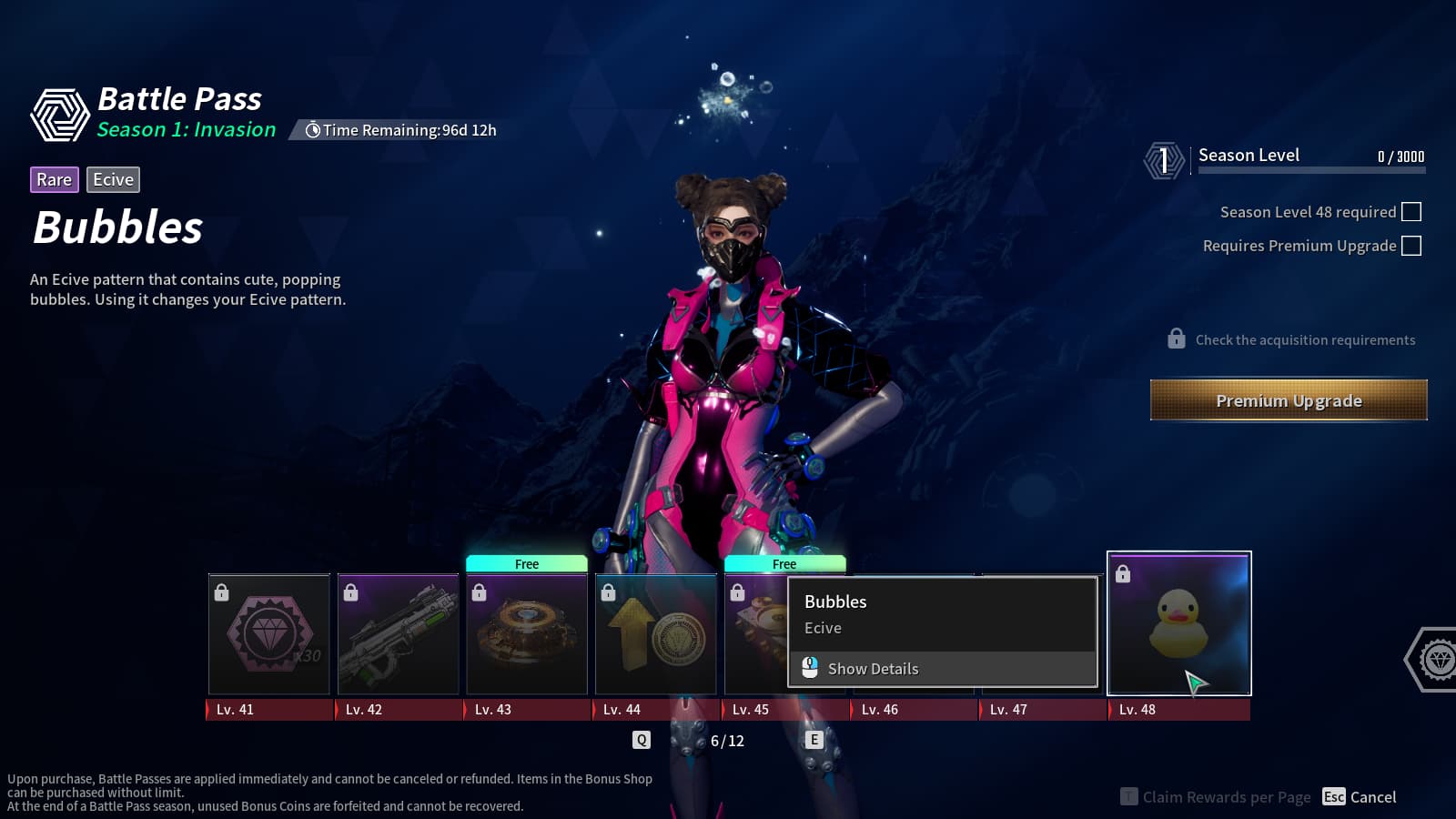Screen dimensions: 1456x819
Task: Open the hexagon gem icon at right edge
Action: (1436, 659)
